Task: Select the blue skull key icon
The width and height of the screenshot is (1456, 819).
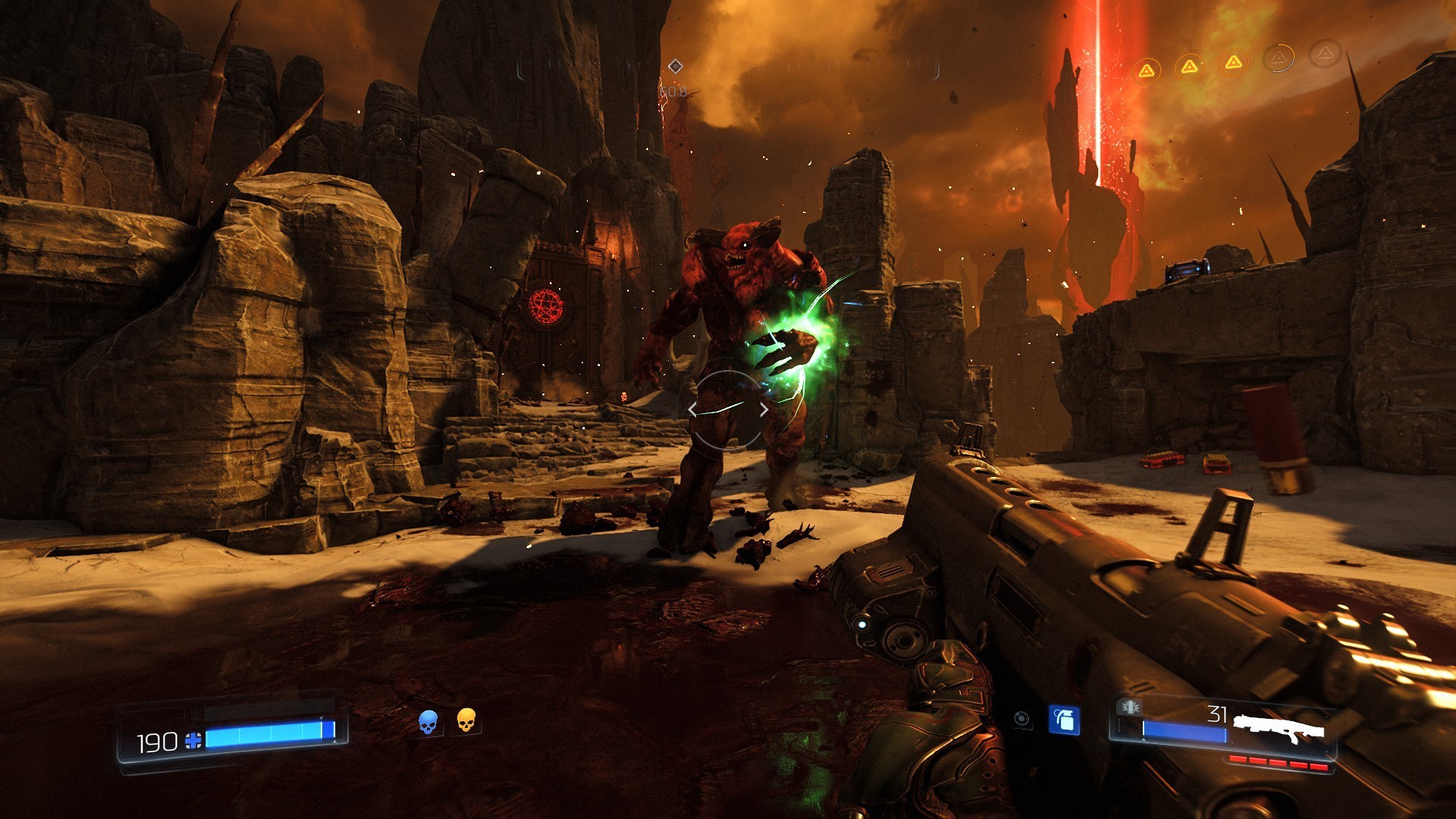Action: click(428, 722)
